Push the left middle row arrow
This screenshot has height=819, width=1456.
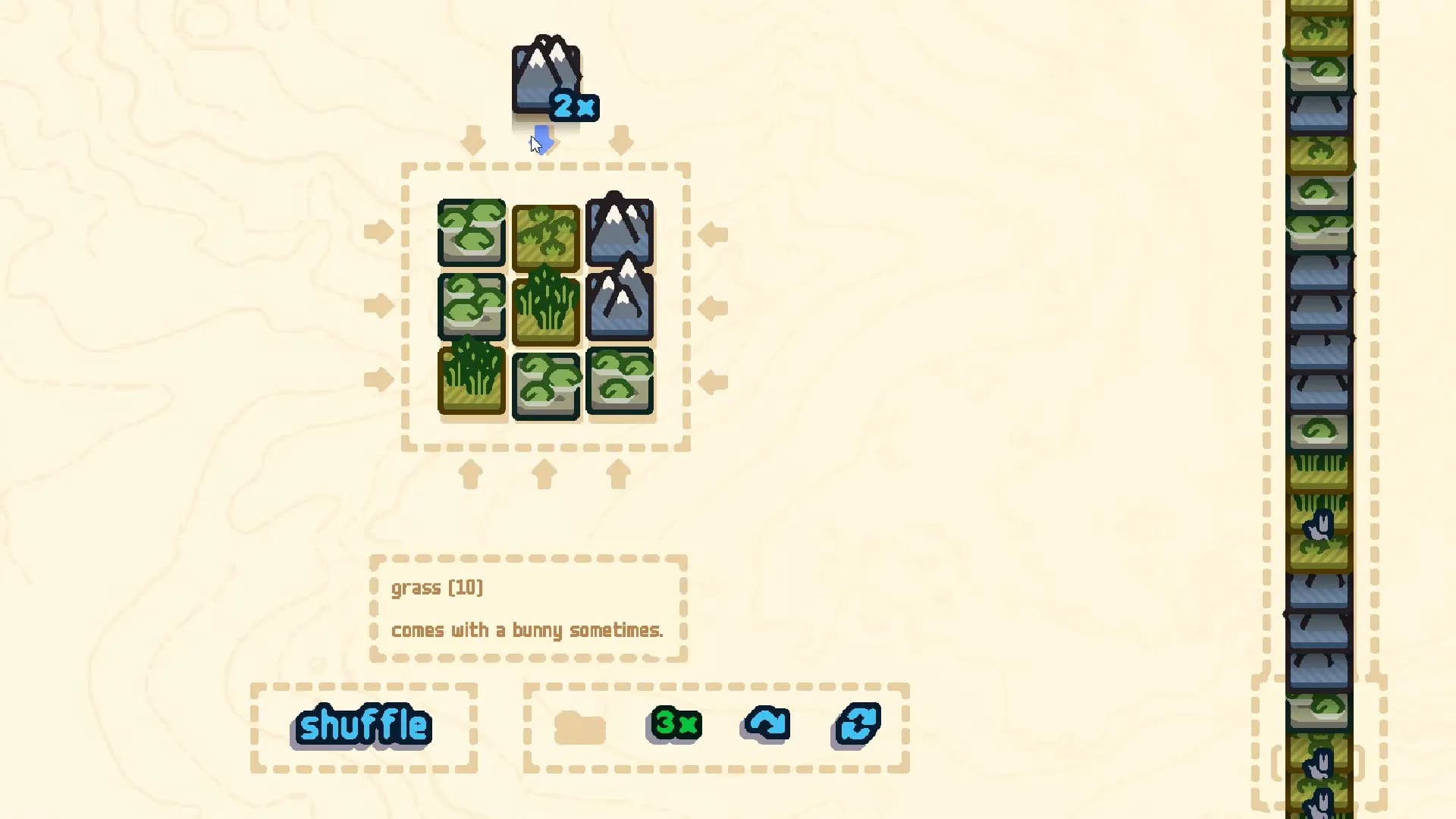click(378, 307)
